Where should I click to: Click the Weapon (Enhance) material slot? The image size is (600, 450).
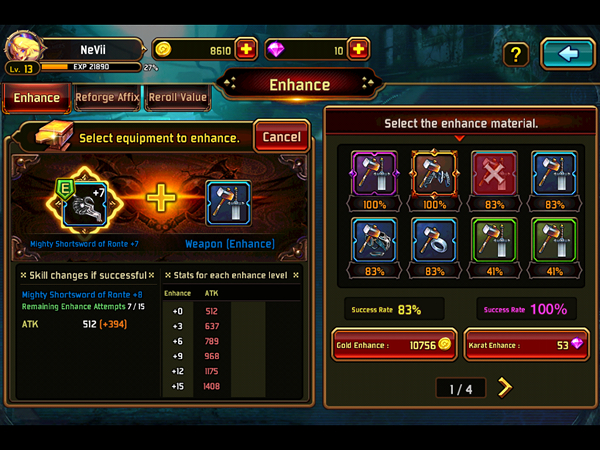pos(228,203)
